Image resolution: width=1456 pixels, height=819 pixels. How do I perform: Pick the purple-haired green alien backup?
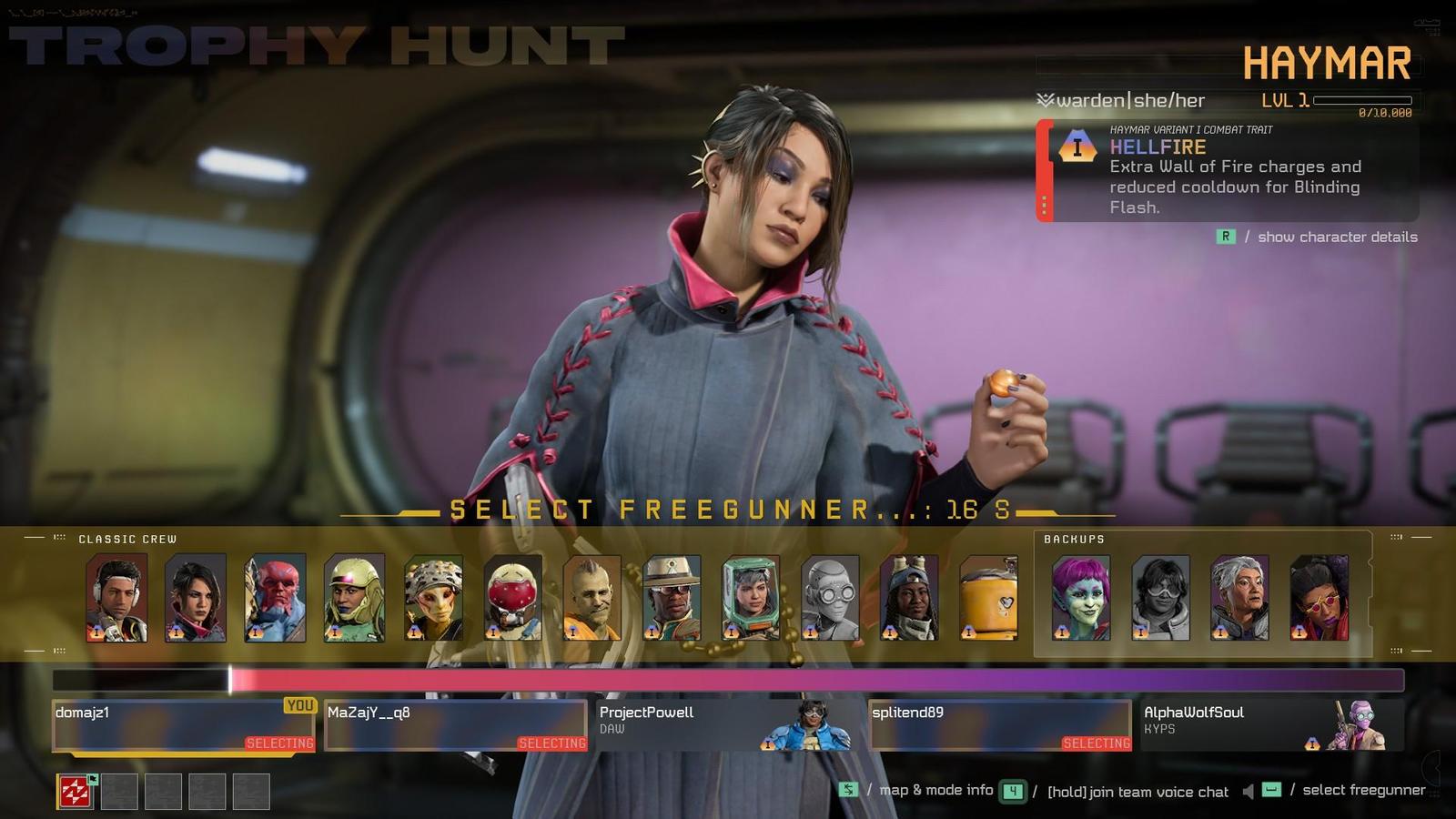click(1081, 598)
